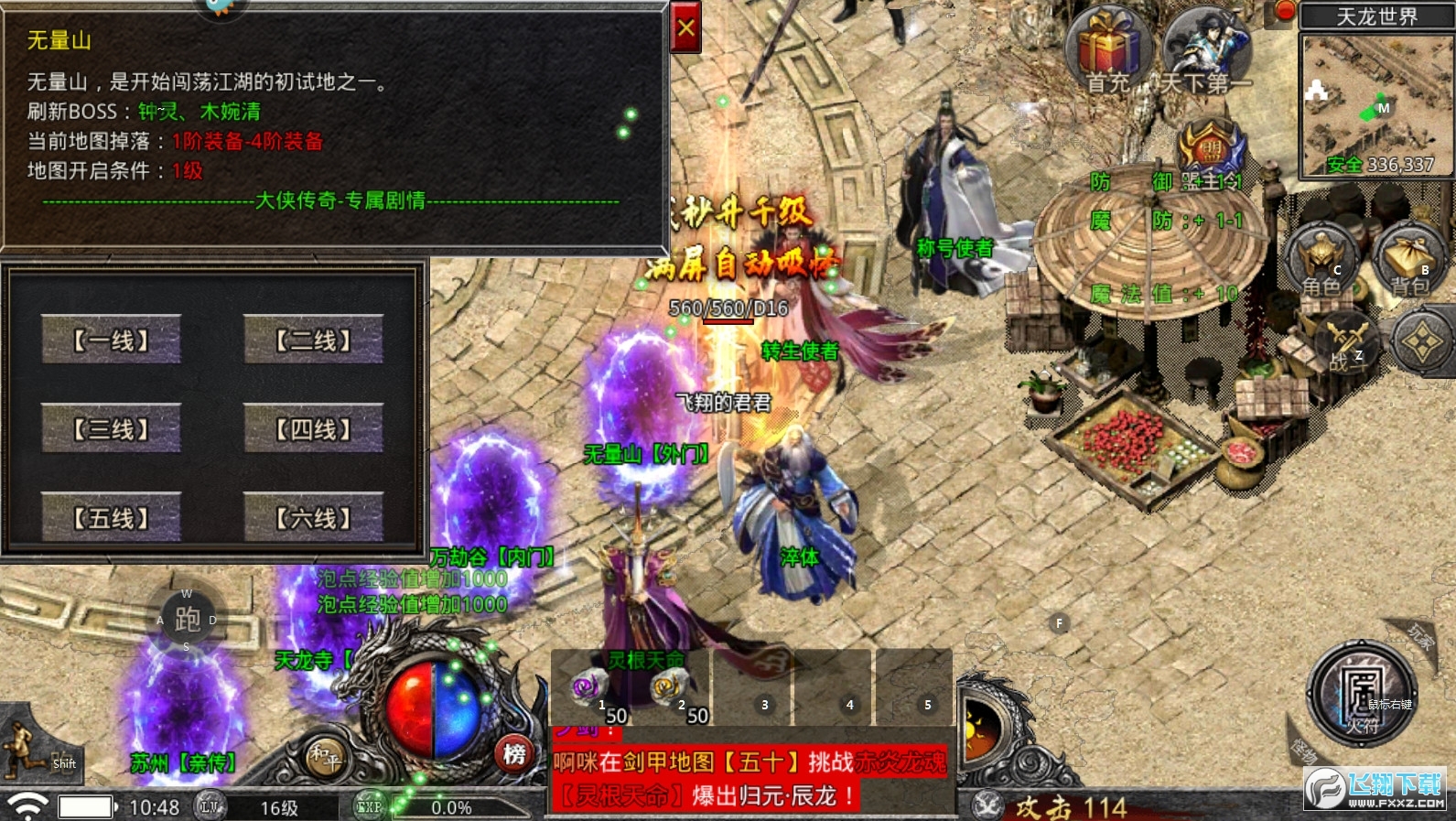The height and width of the screenshot is (821, 1456).
Task: Join the 【五线】 channel
Action: point(111,517)
